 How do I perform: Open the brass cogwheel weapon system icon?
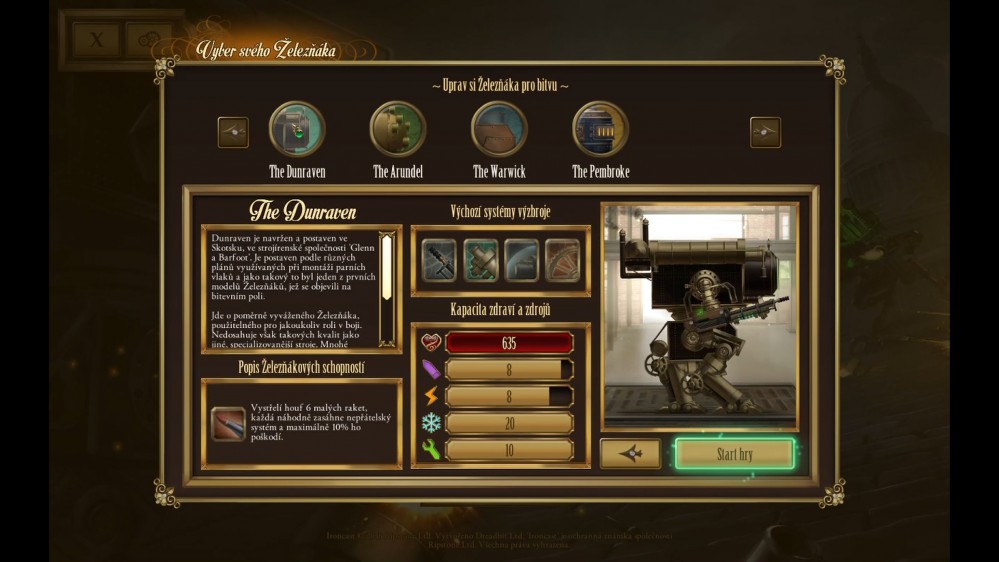pos(562,259)
